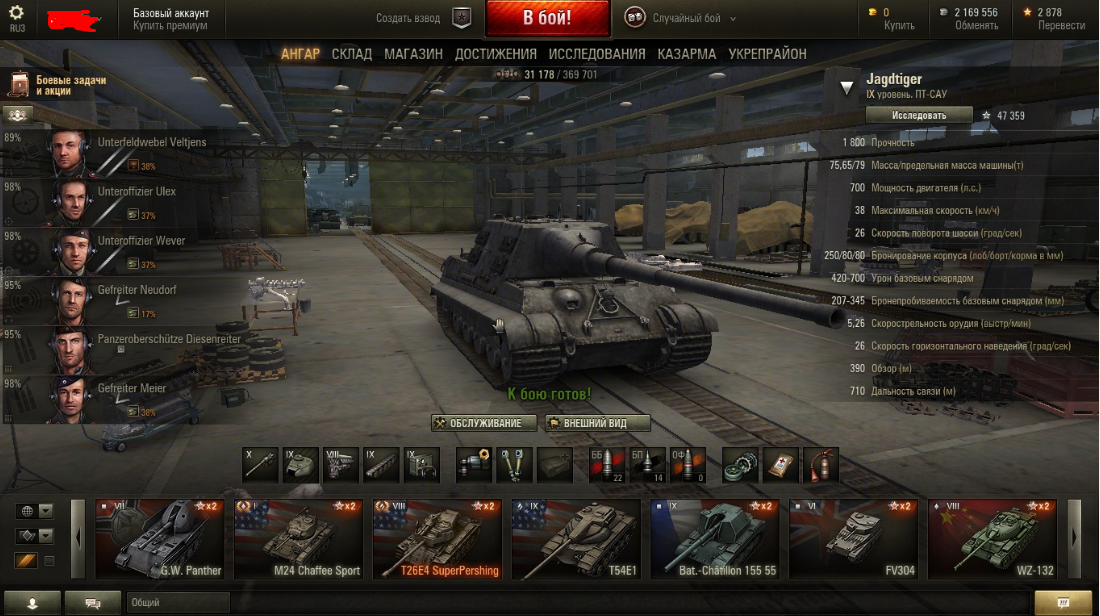Start battle with the red В бой! button
The height and width of the screenshot is (616, 1100).
pos(547,18)
